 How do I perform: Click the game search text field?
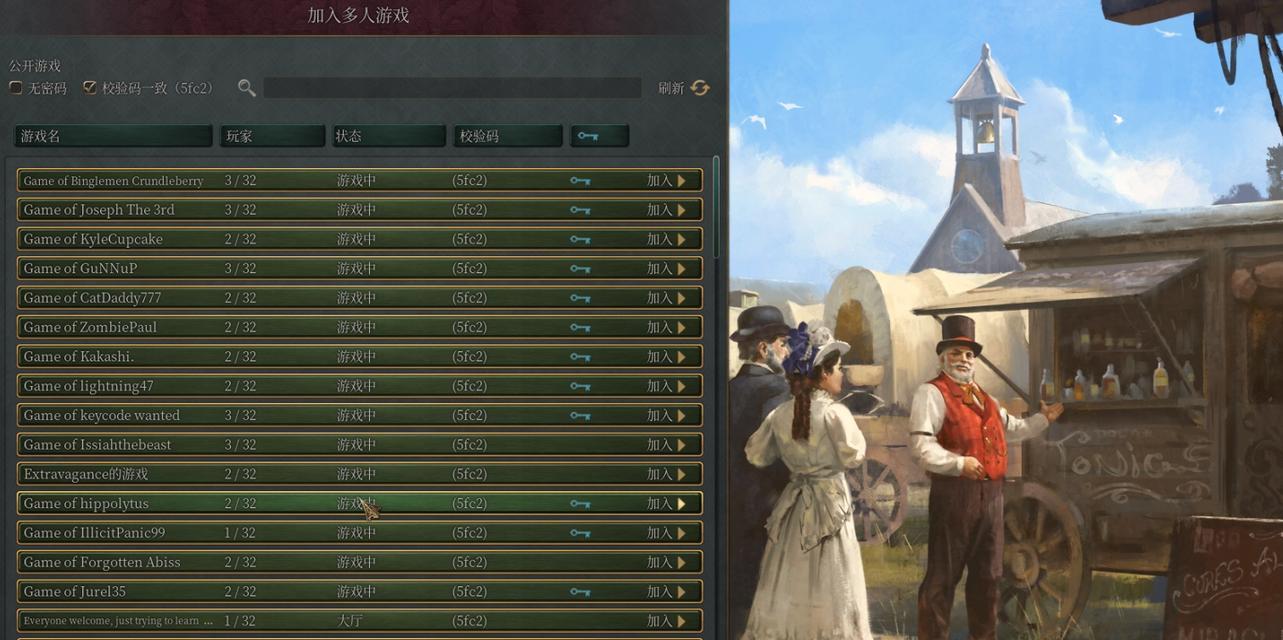452,88
